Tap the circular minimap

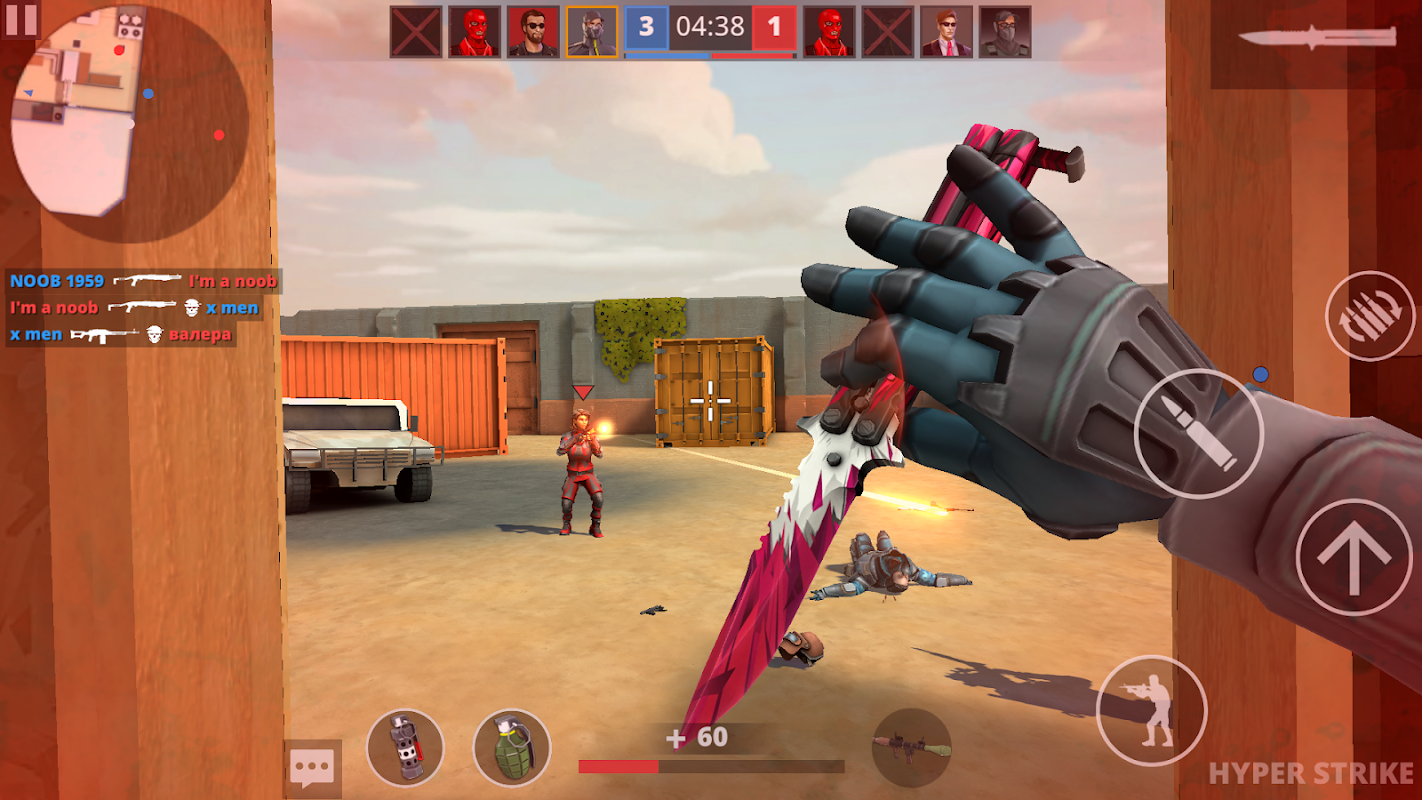pos(128,122)
